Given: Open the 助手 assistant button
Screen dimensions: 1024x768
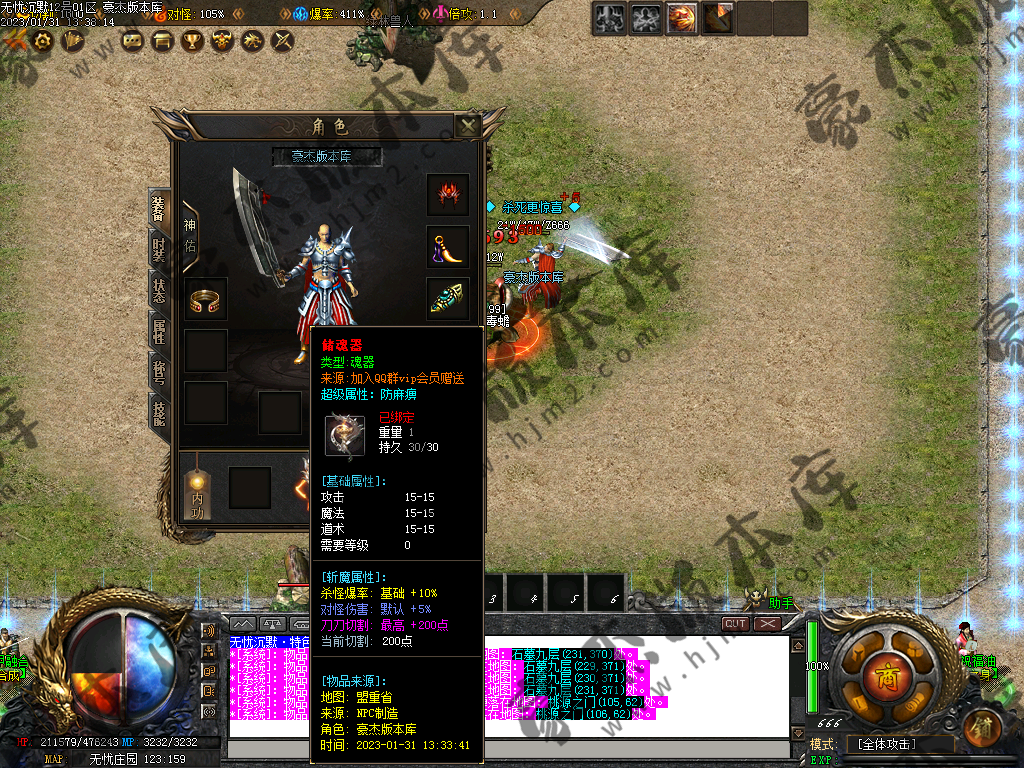Looking at the screenshot, I should 781,604.
